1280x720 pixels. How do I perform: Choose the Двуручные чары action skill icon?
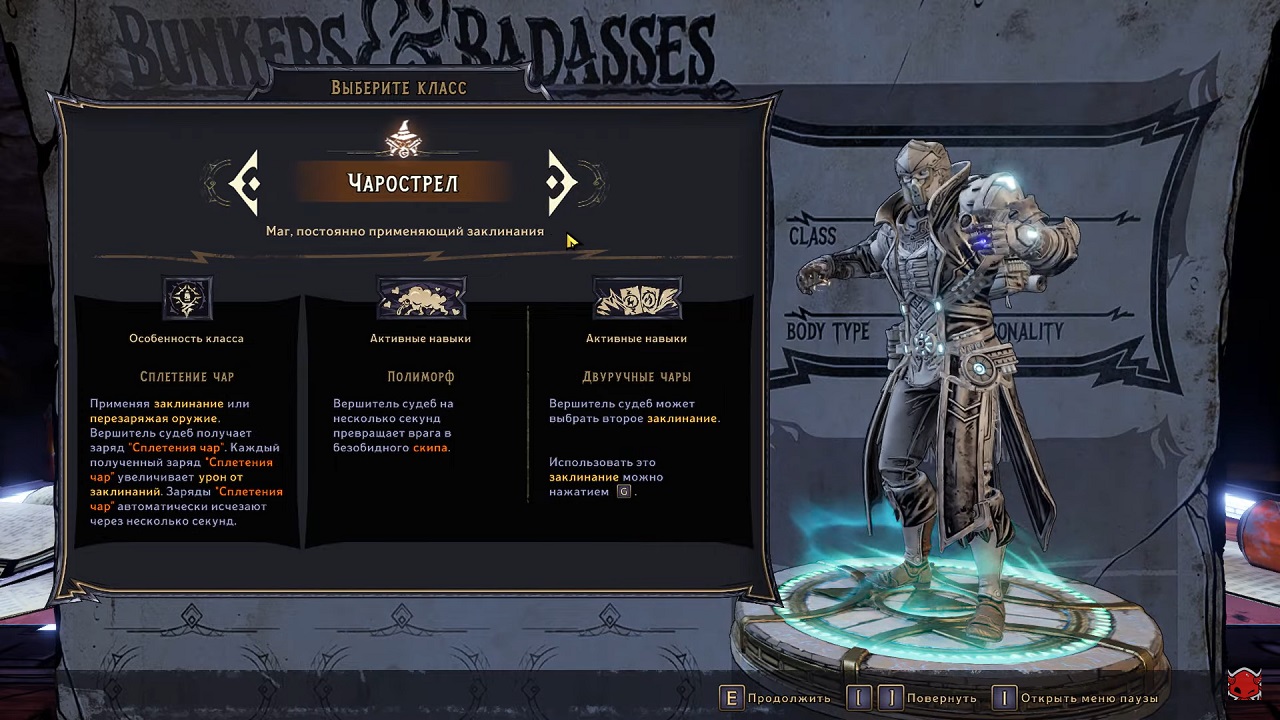pos(637,298)
